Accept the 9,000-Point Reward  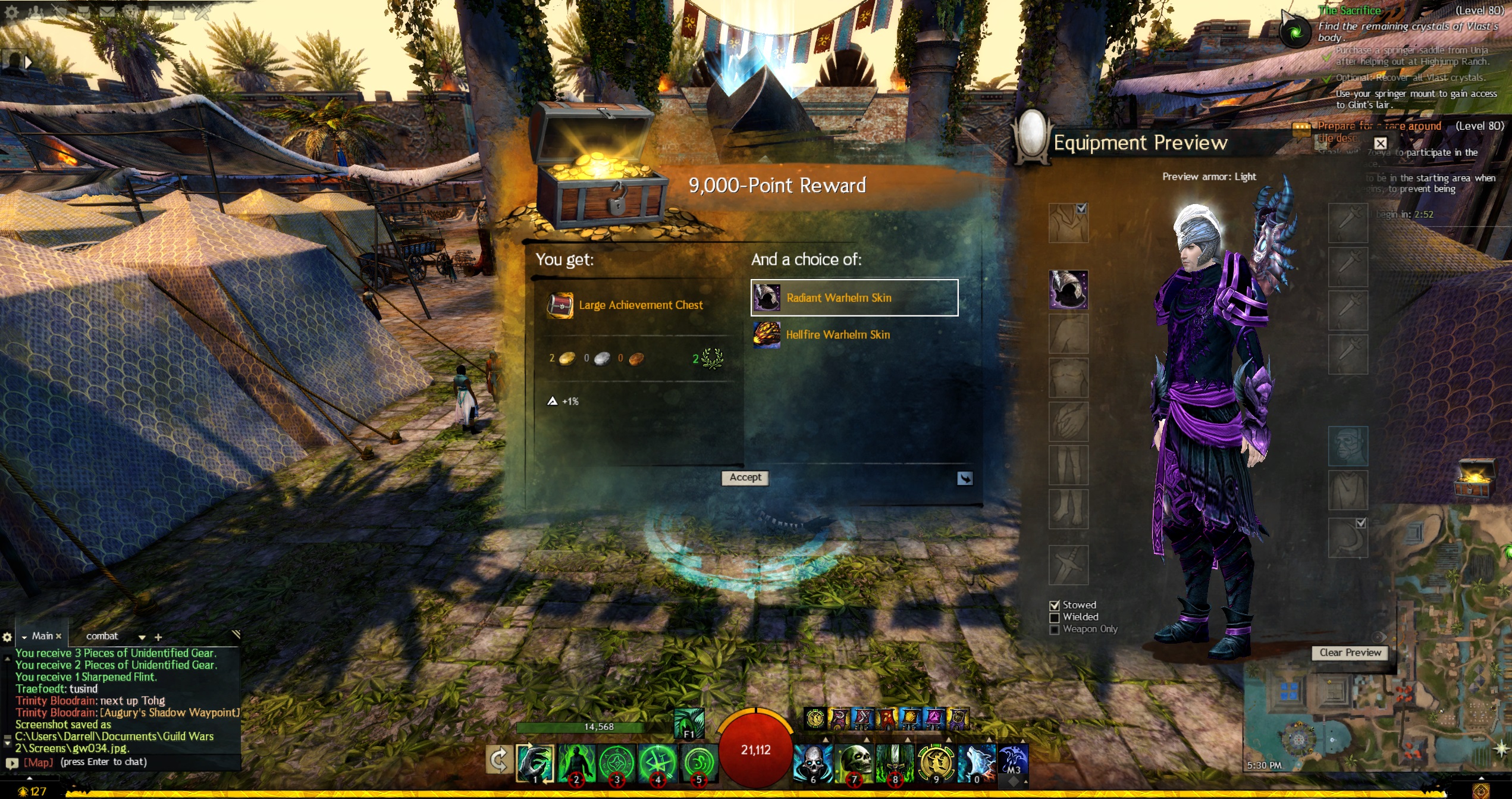745,478
